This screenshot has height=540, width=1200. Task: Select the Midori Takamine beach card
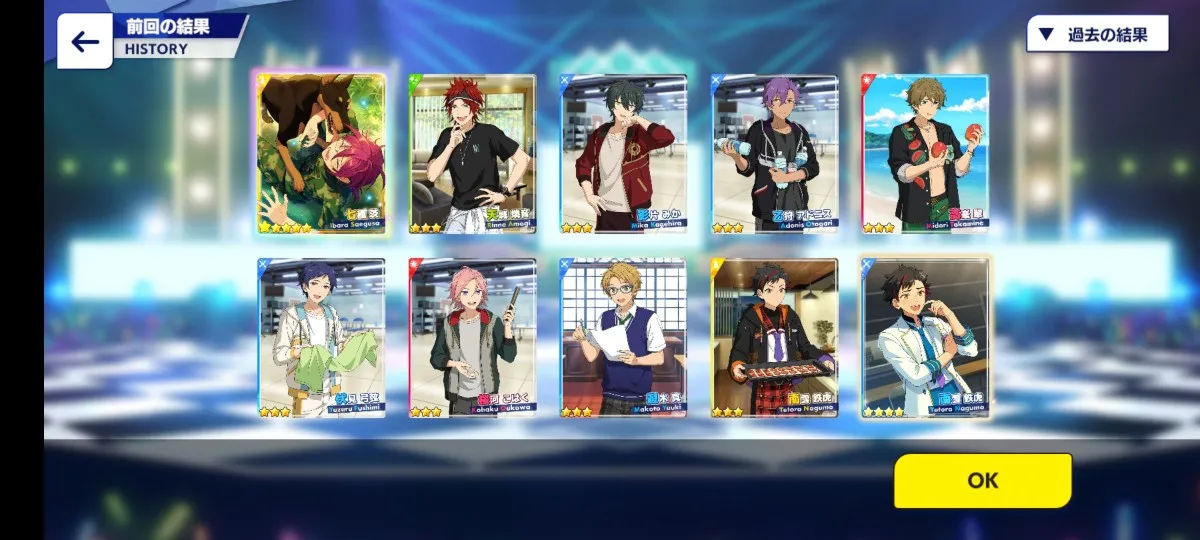(x=926, y=153)
